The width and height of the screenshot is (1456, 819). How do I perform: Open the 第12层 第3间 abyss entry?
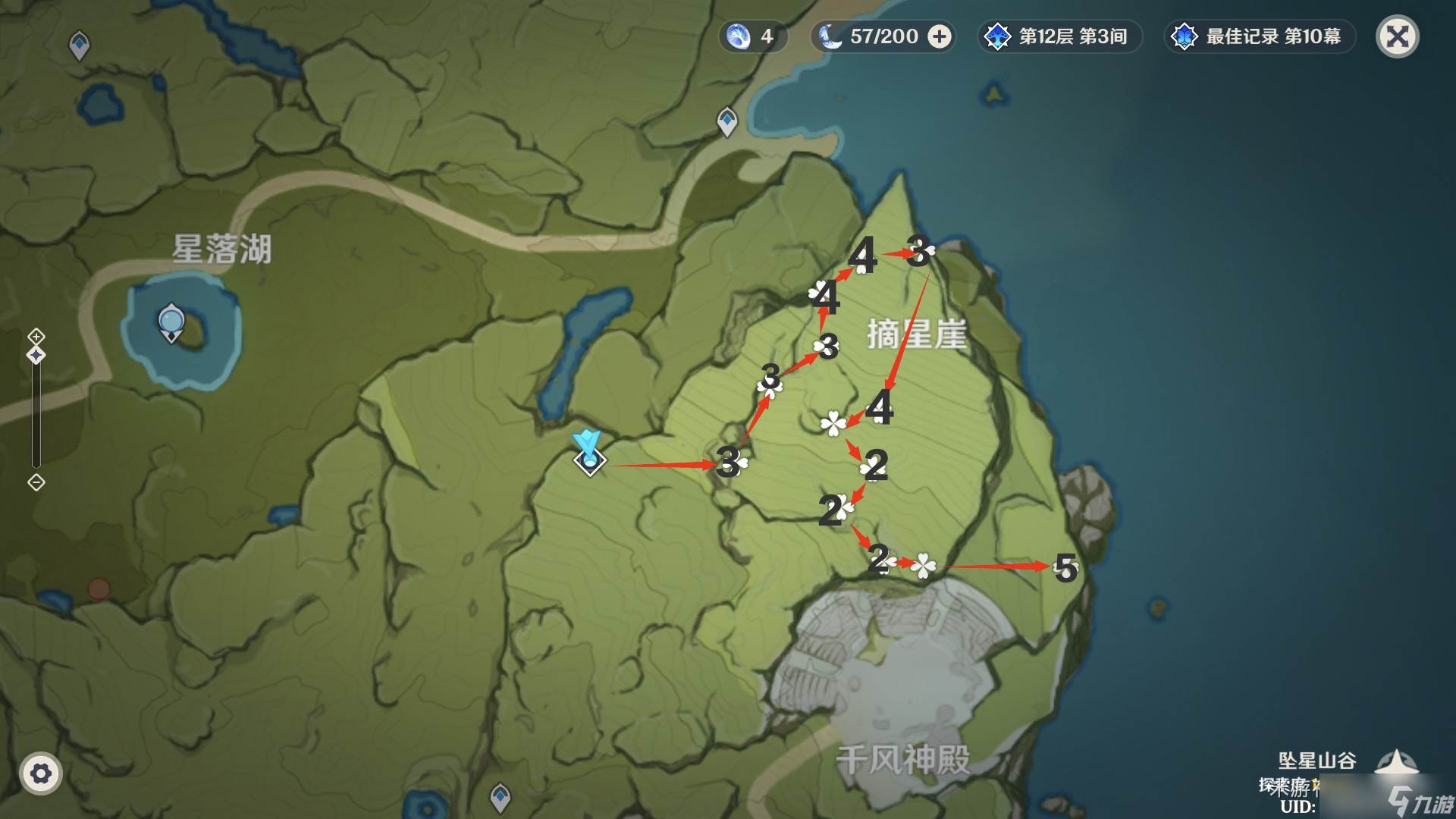(x=1060, y=35)
